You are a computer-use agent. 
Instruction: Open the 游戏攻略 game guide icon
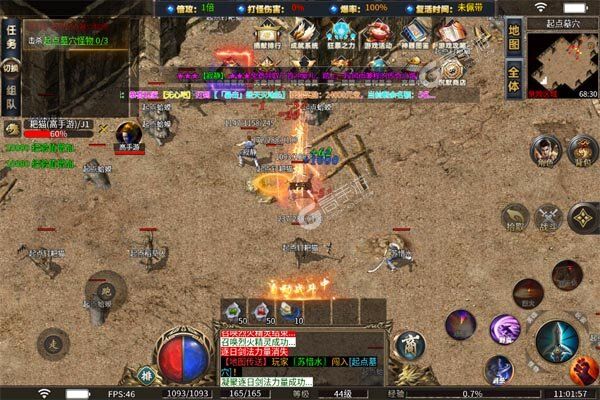[452, 38]
